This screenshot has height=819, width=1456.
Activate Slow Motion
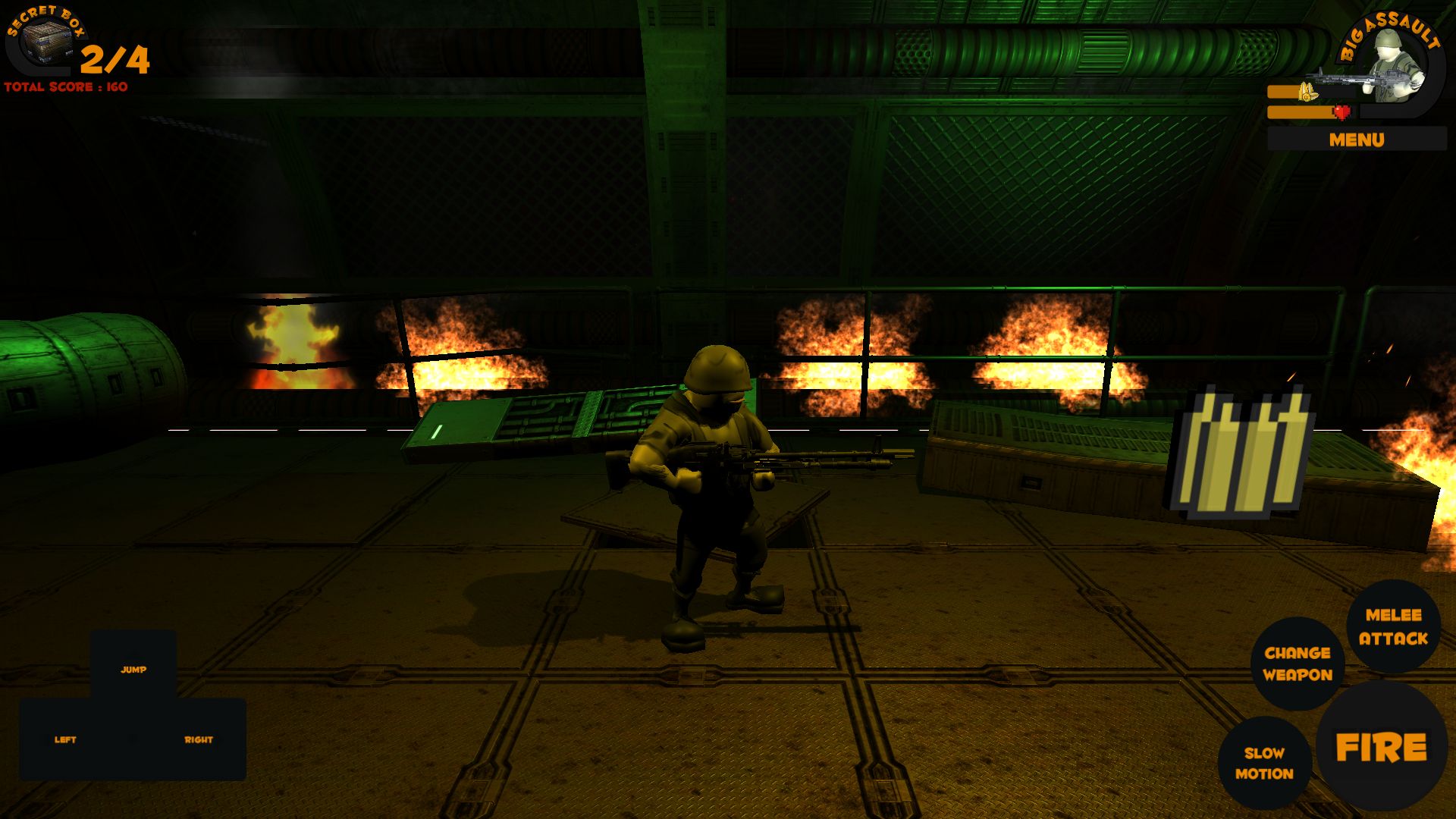pos(1264,763)
